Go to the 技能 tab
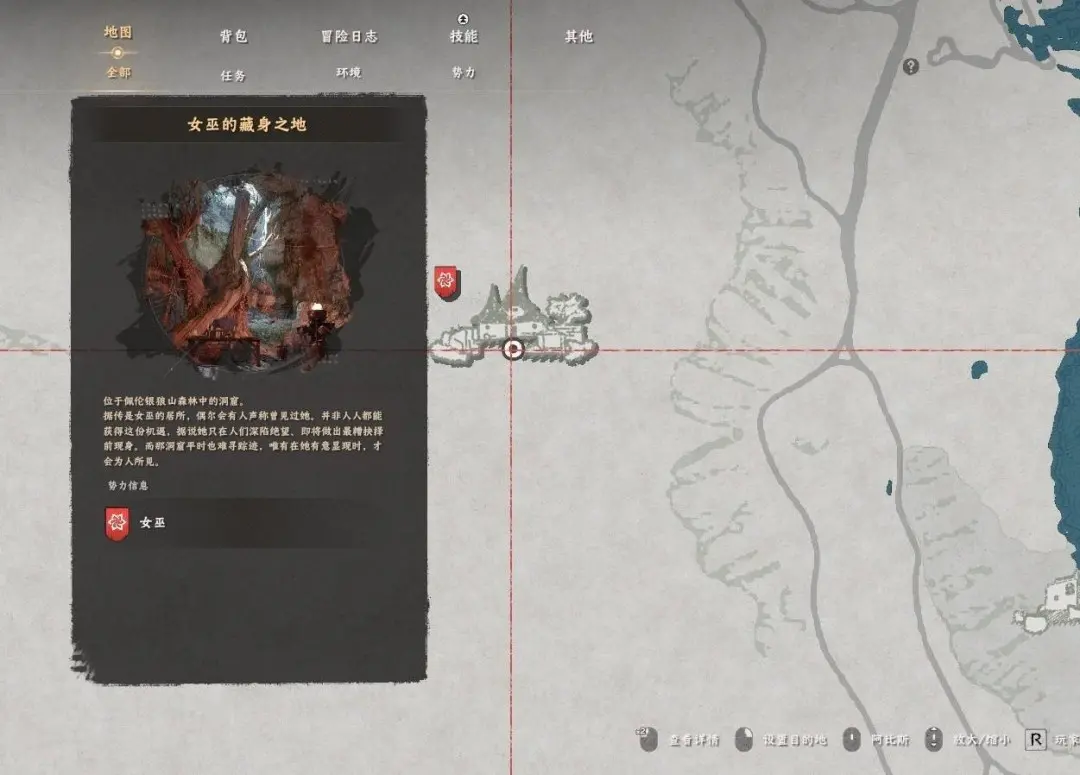The height and width of the screenshot is (775, 1080). (x=464, y=36)
